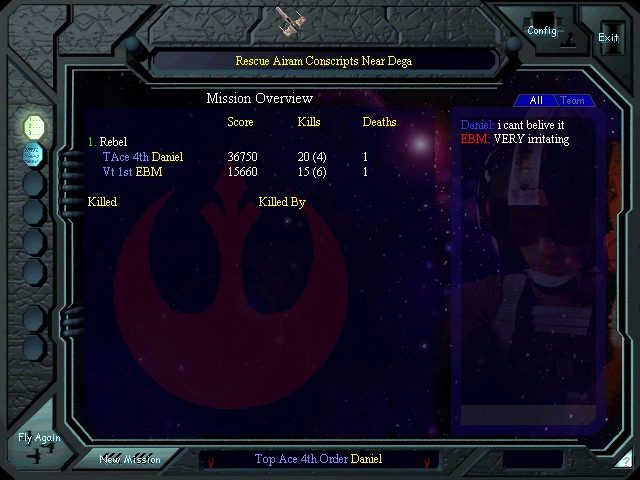Select the highlighted green overview button

tap(34, 126)
